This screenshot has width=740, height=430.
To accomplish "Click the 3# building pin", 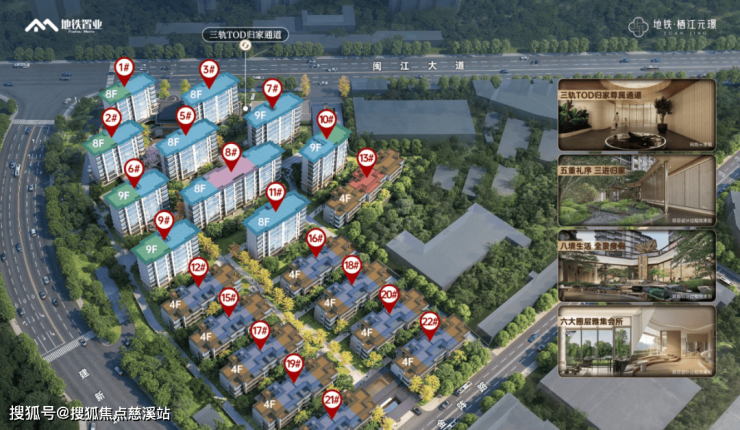I will point(209,70).
